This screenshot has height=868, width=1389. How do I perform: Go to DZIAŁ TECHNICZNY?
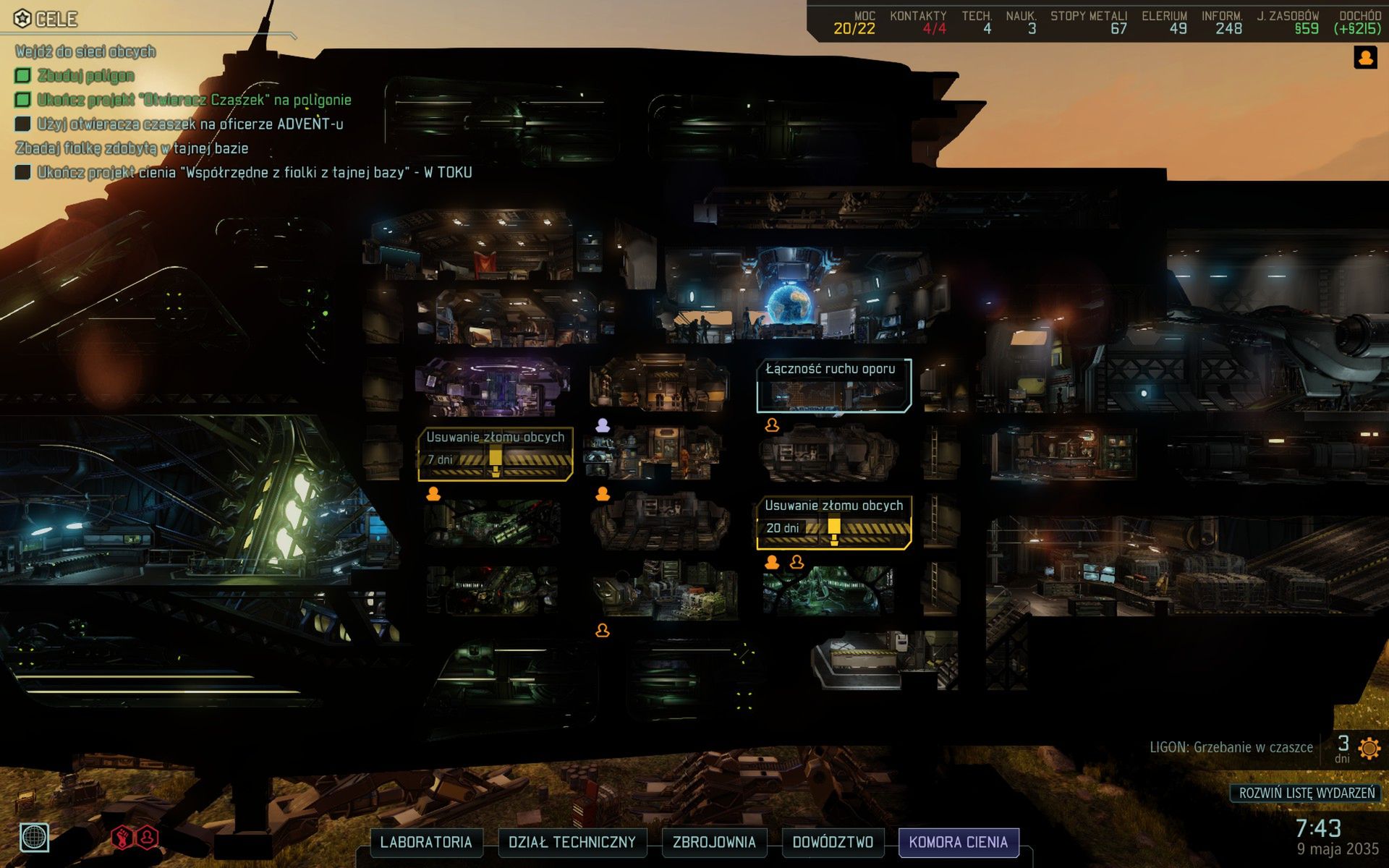click(x=572, y=842)
